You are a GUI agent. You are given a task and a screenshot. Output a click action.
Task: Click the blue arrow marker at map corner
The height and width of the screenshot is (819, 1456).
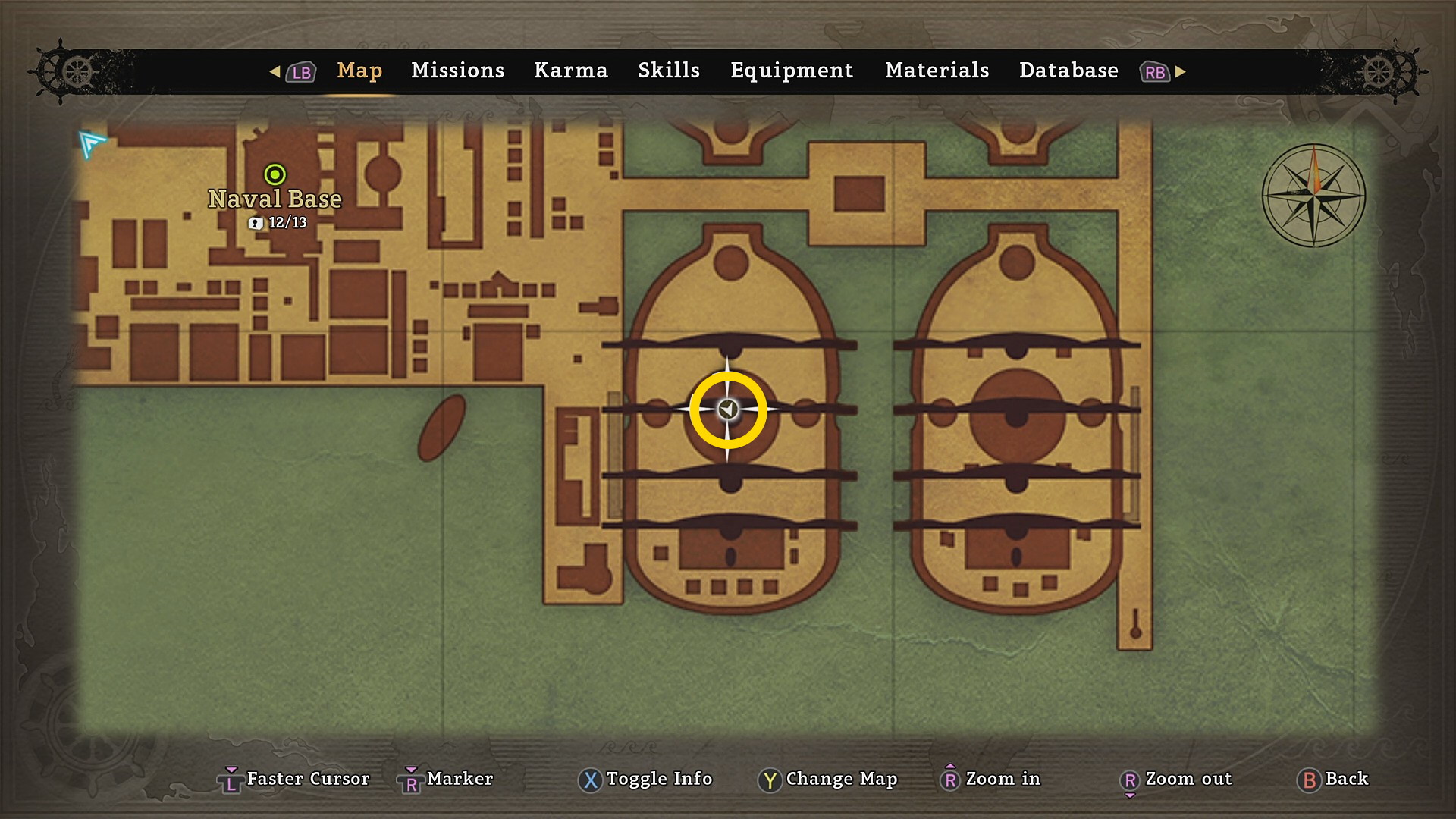pyautogui.click(x=92, y=143)
